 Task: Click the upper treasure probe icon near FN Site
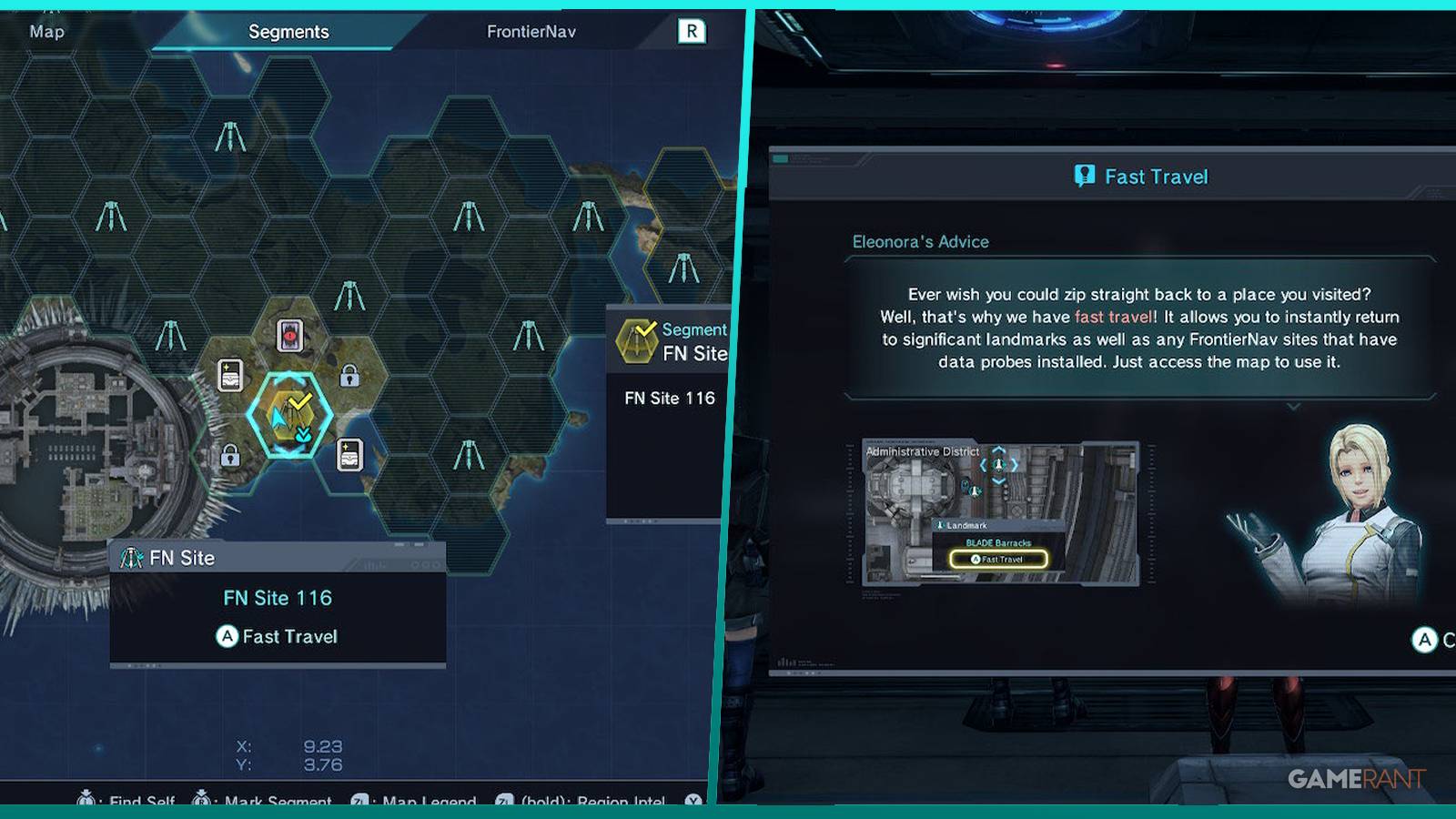coord(229,375)
